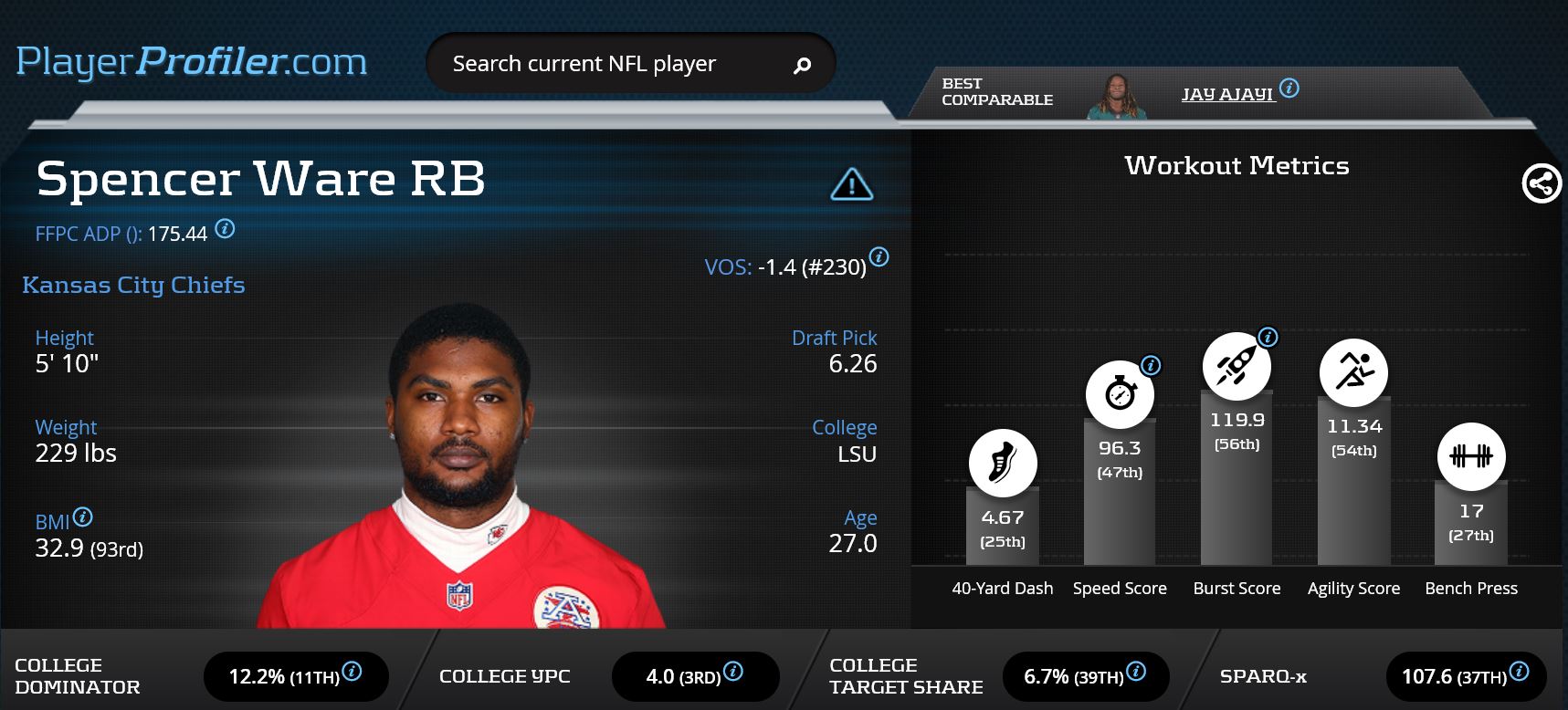Image resolution: width=1568 pixels, height=710 pixels.
Task: Select the Jay Ajayi player thumbnail
Action: (x=1116, y=97)
